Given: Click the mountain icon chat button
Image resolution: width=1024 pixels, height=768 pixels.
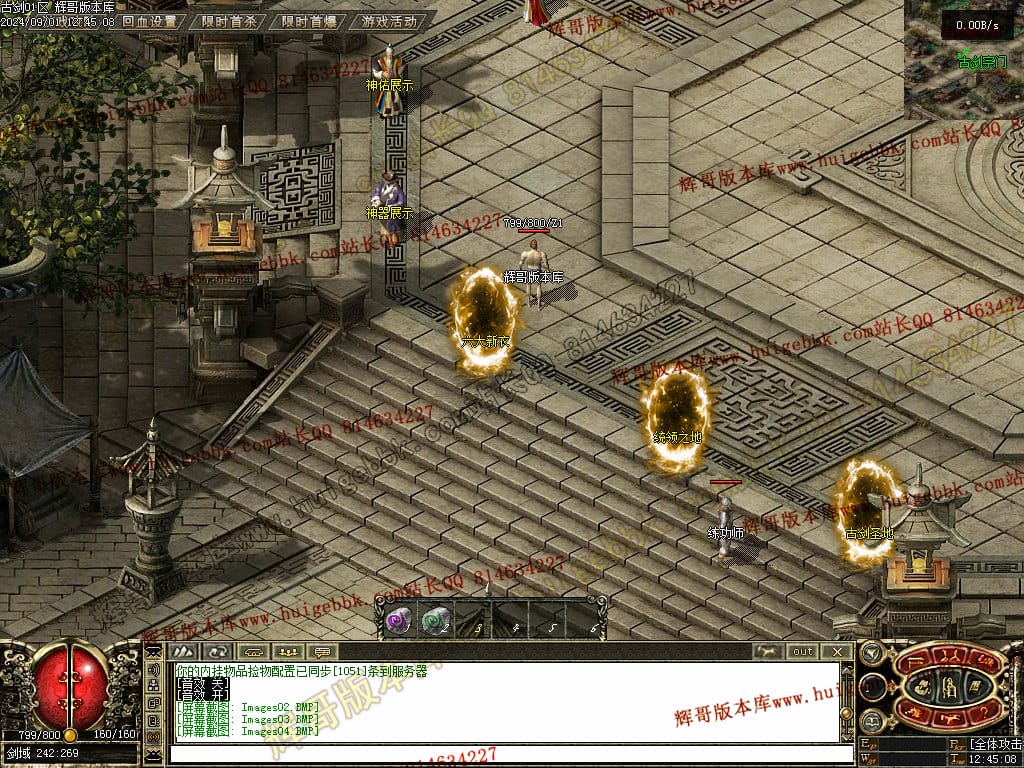Looking at the screenshot, I should tap(182, 652).
